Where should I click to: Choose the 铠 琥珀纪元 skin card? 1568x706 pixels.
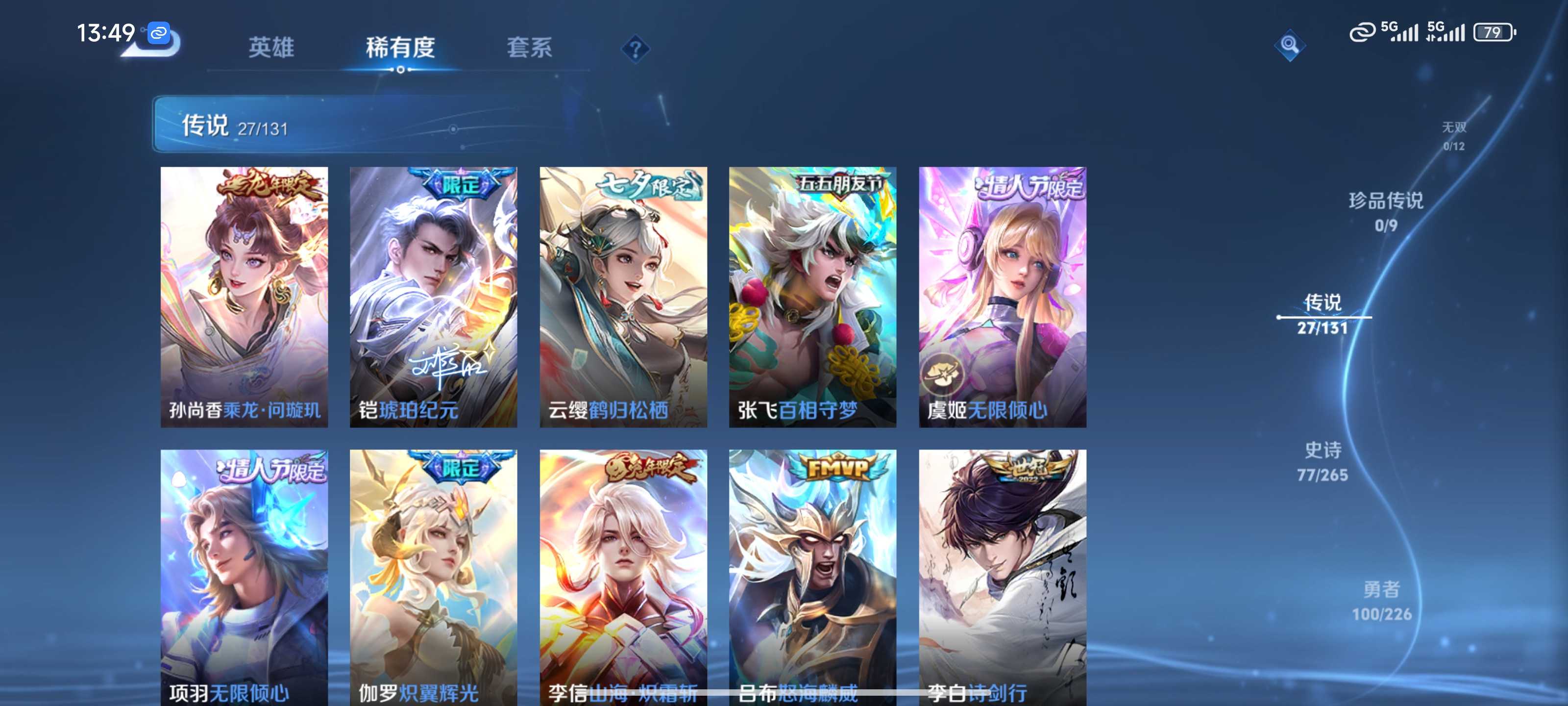click(x=433, y=297)
